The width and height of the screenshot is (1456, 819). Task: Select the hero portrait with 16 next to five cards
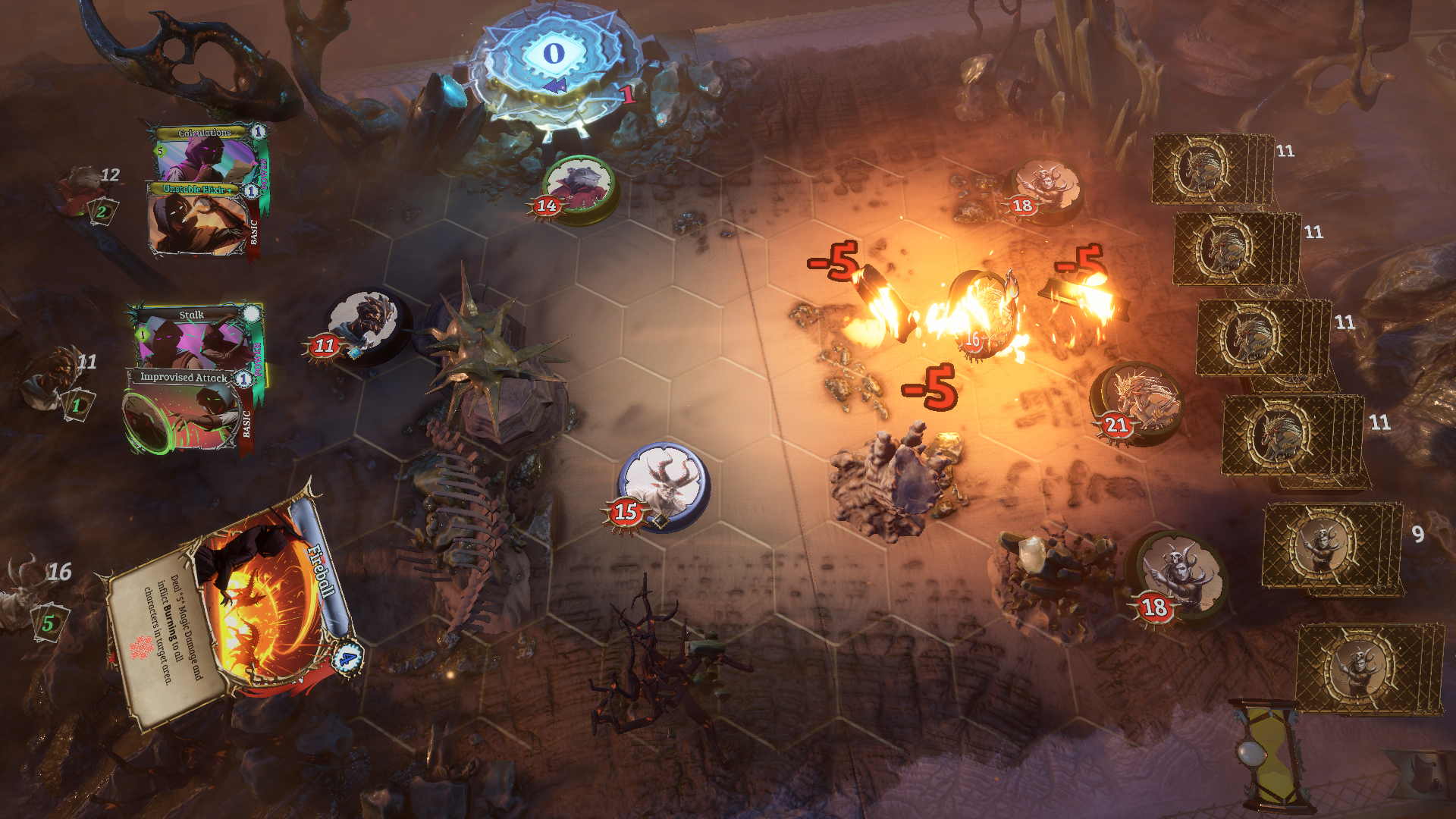click(23, 599)
